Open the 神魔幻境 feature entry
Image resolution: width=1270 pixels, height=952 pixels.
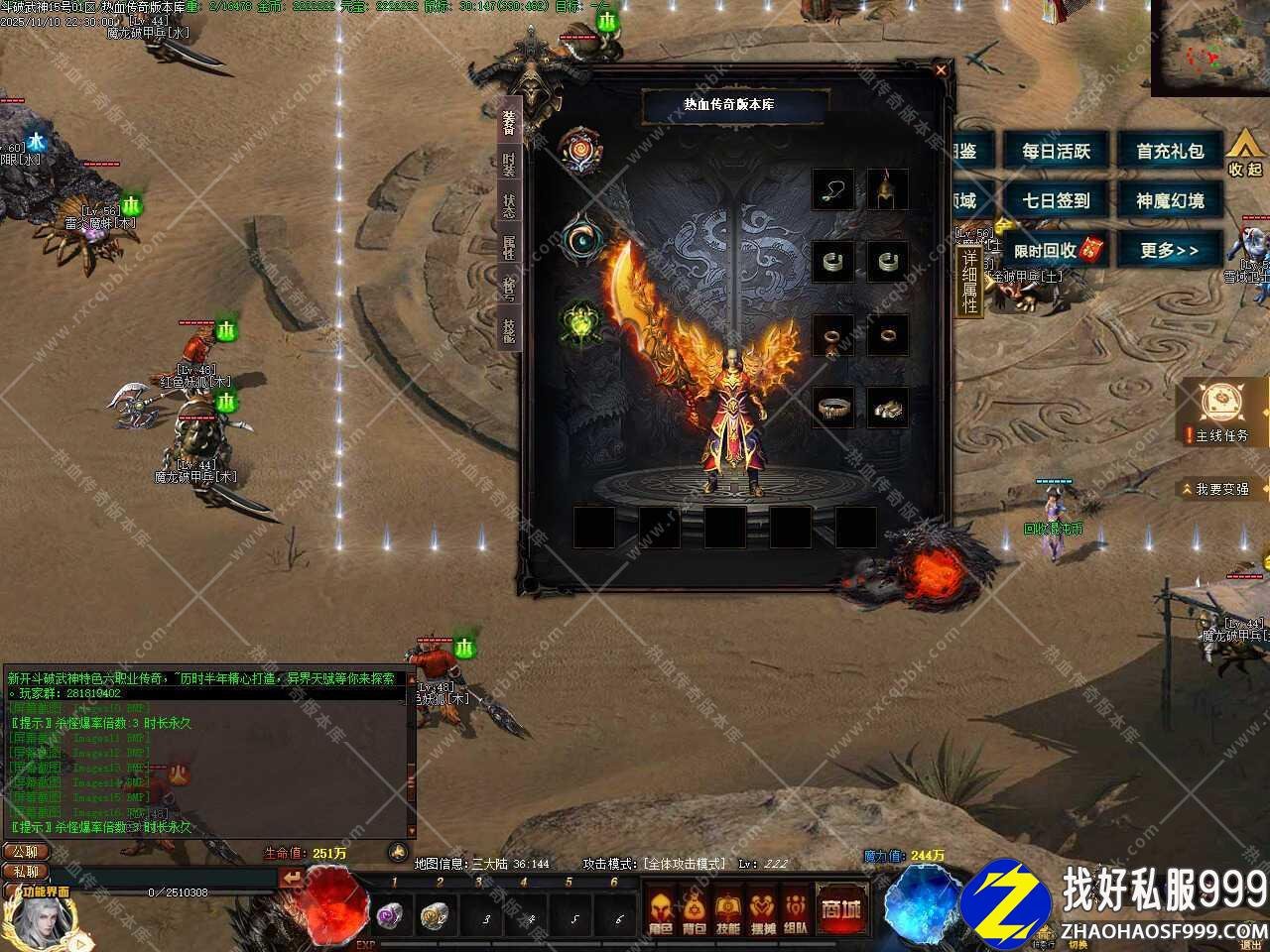pos(1171,201)
